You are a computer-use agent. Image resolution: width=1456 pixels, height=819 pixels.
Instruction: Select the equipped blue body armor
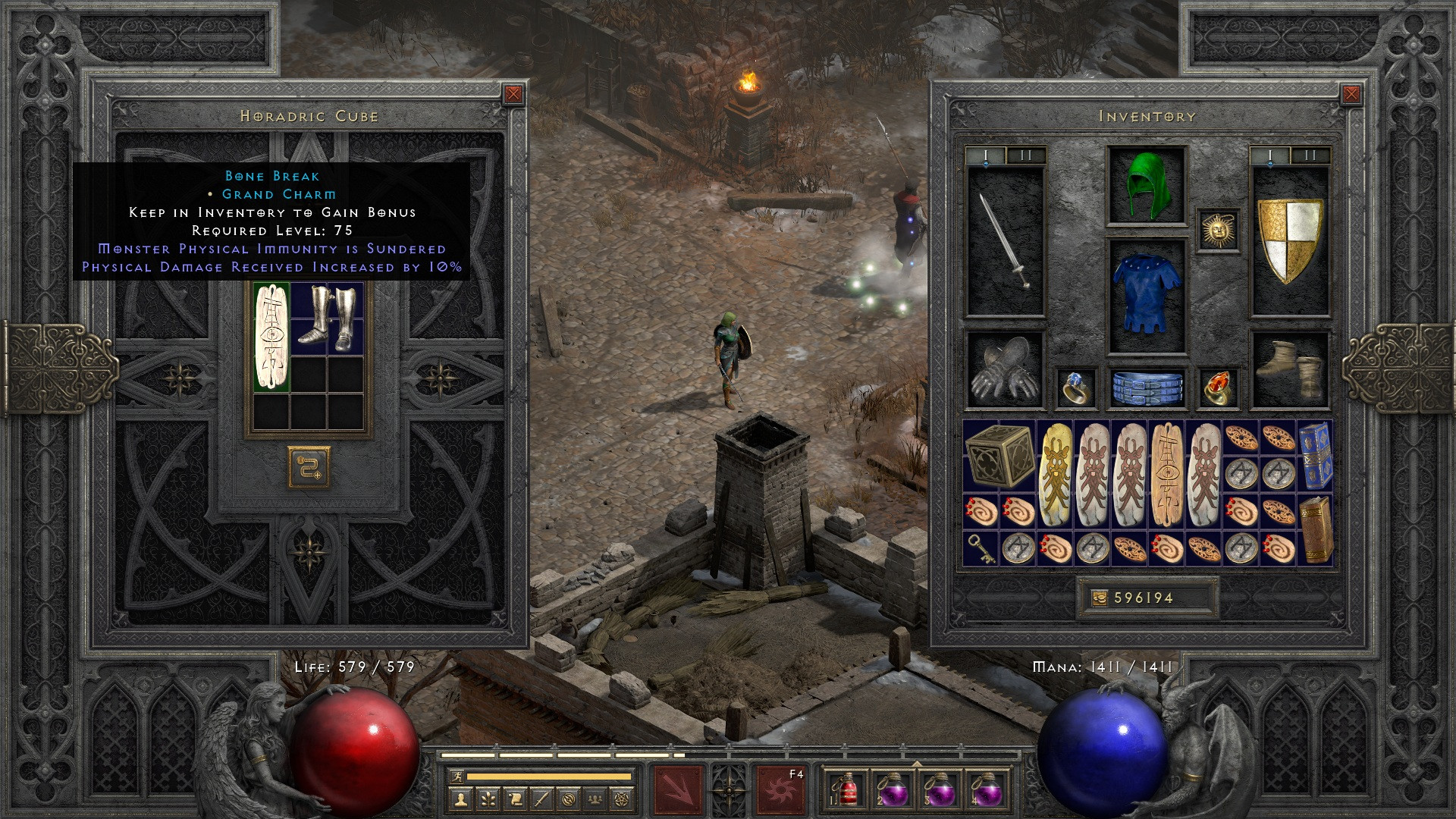pyautogui.click(x=1146, y=297)
